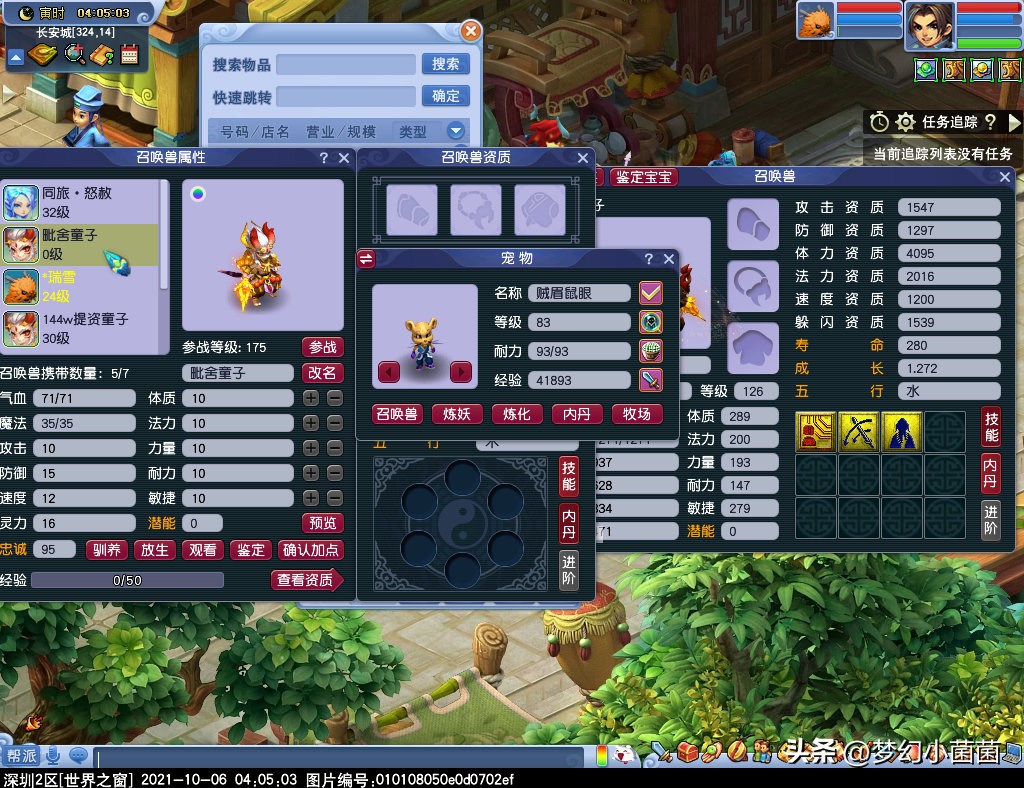Select summon 同旅·怒赦 in list
This screenshot has height=788, width=1024.
click(80, 201)
